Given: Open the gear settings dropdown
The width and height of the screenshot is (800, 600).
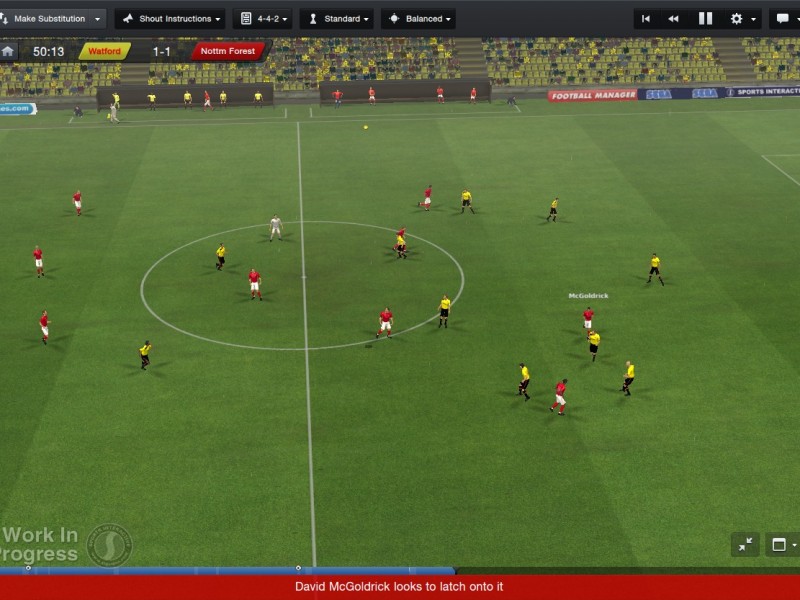Looking at the screenshot, I should click(741, 19).
